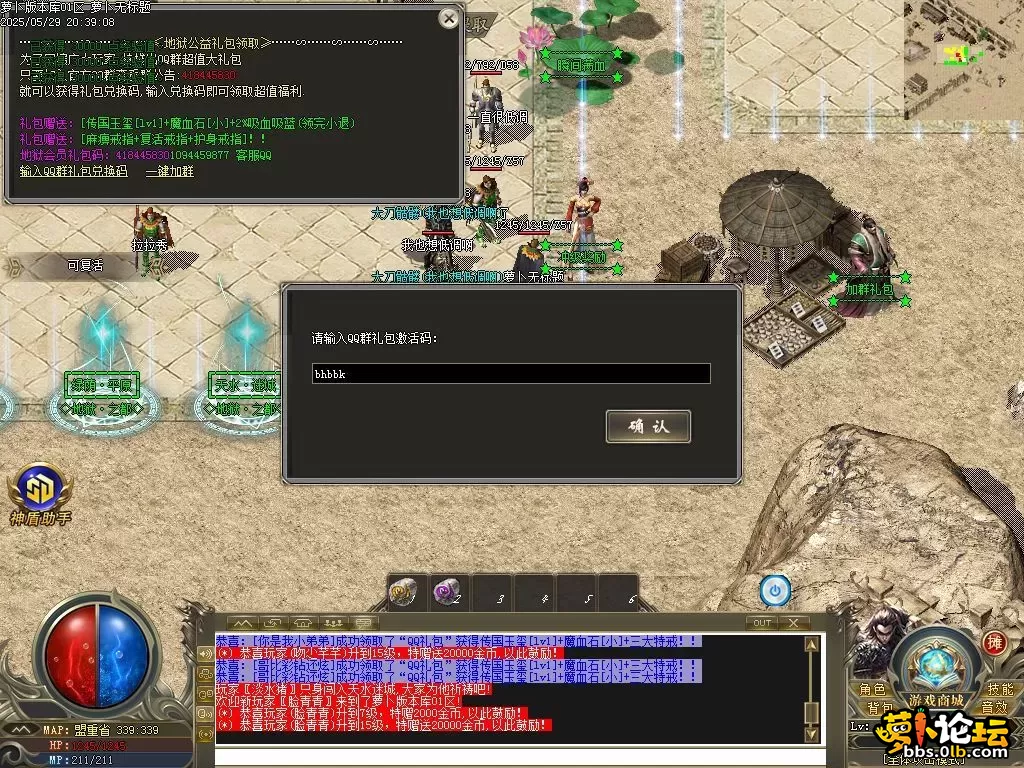Choose the 一键加群 link
The image size is (1024, 768).
(170, 171)
